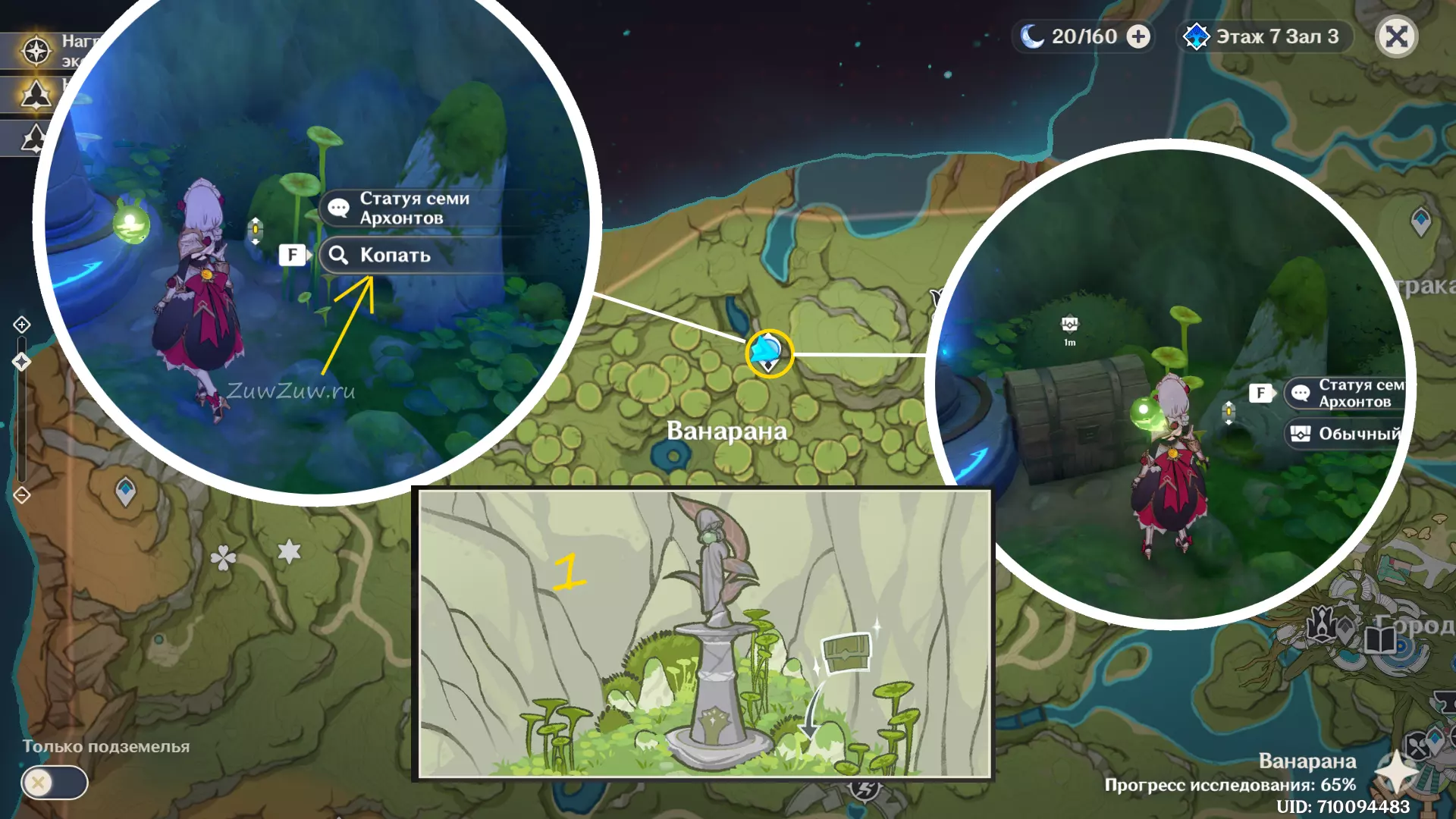Close the map screen
Screen dimensions: 1456x819
click(x=1396, y=36)
